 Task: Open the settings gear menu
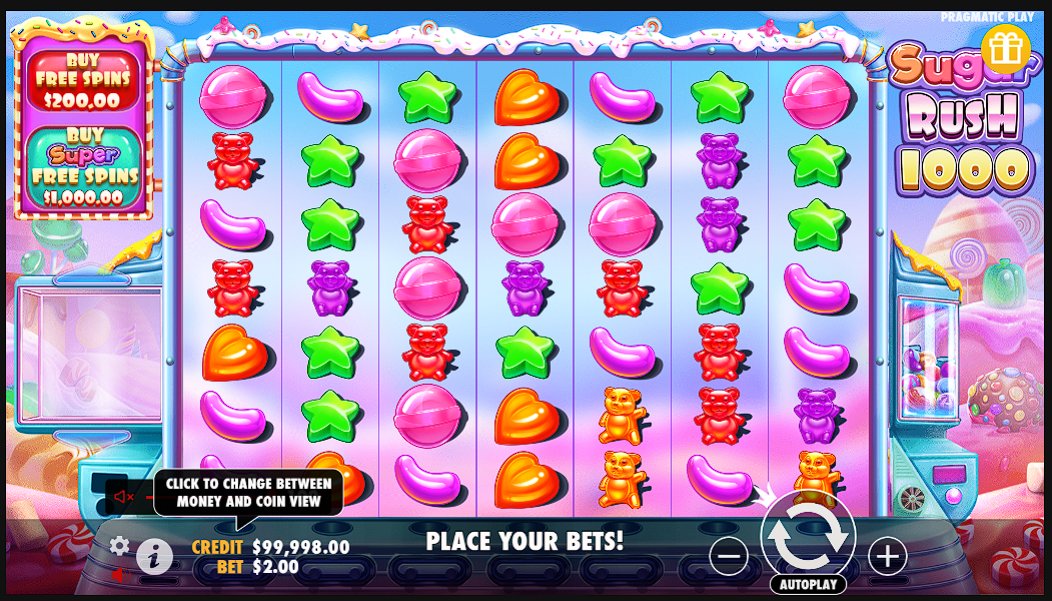pyautogui.click(x=120, y=545)
